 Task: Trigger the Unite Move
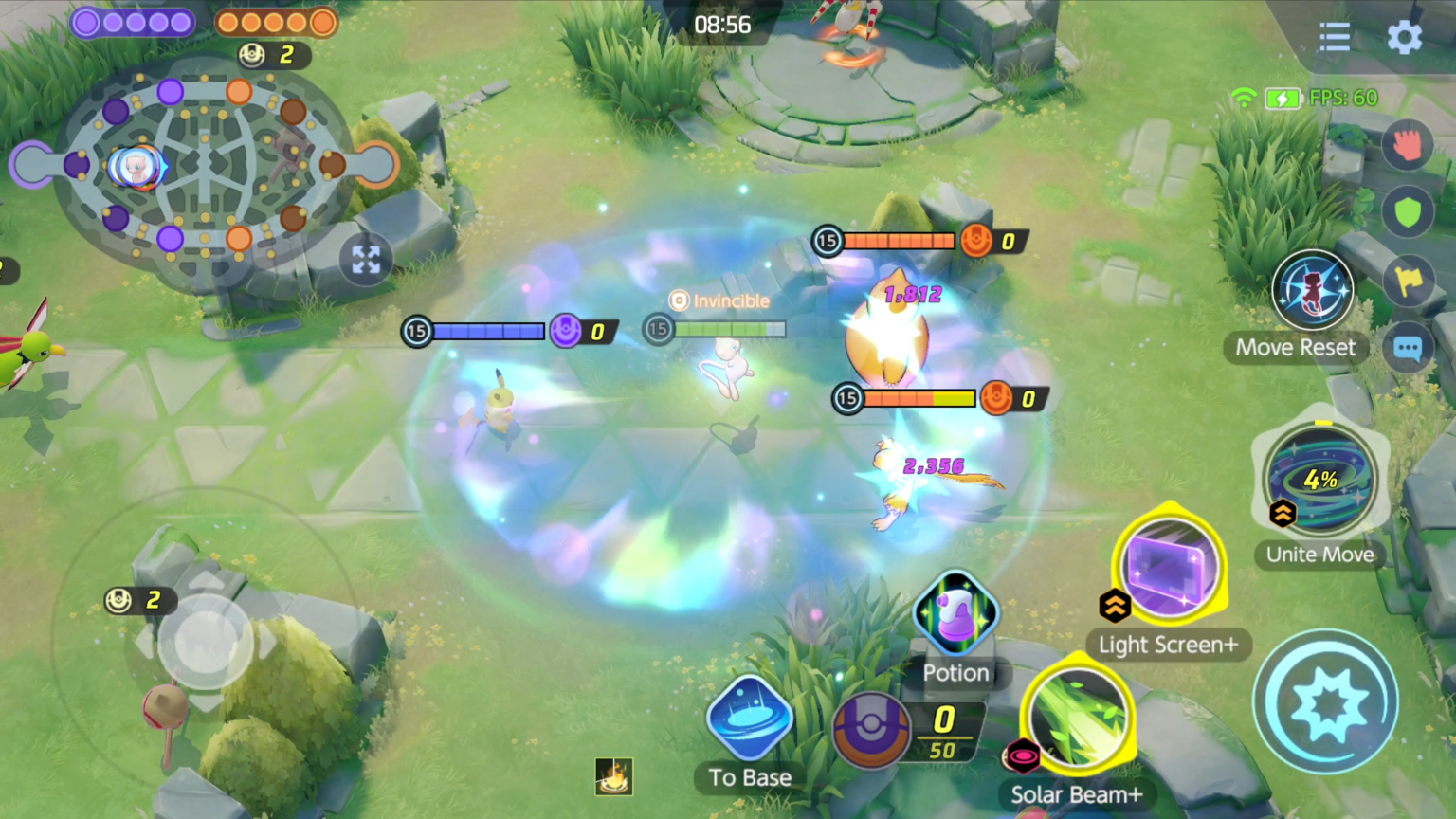coord(1320,482)
